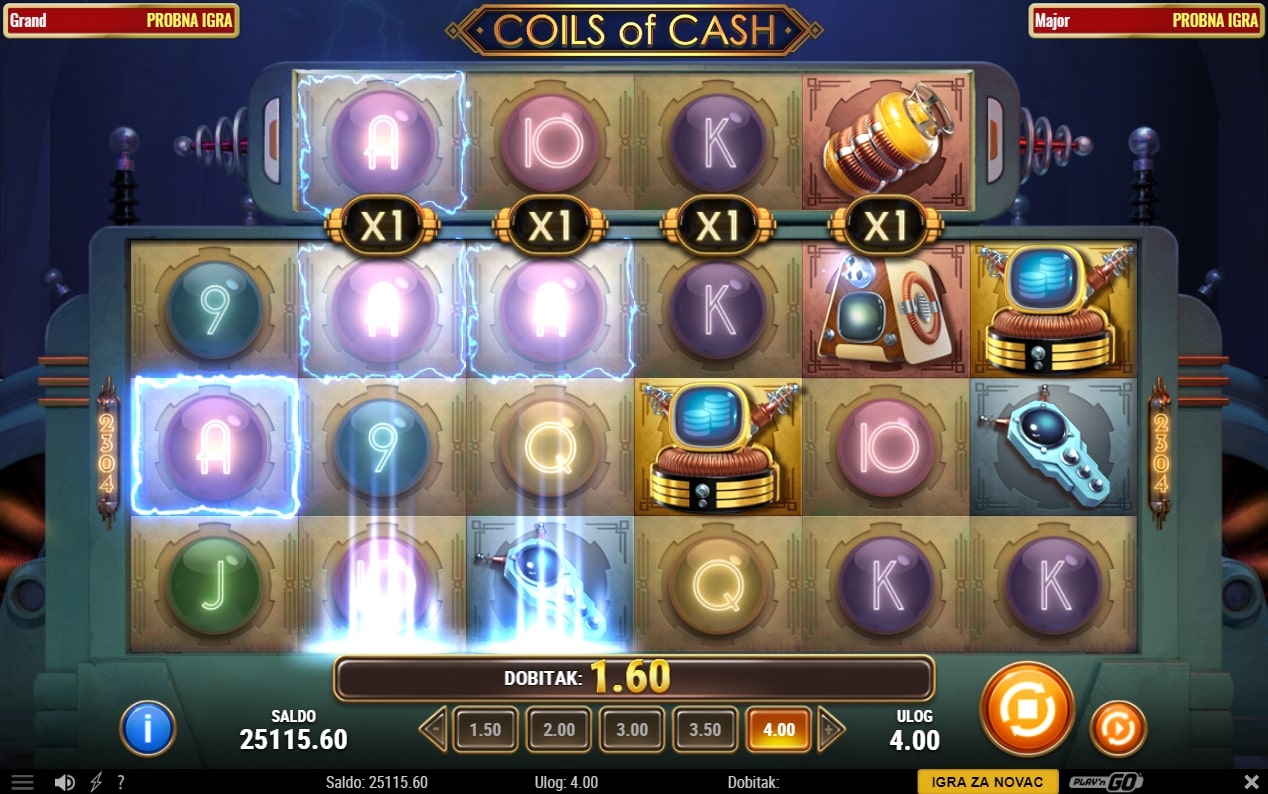Open the blue info paytable button

pyautogui.click(x=147, y=728)
